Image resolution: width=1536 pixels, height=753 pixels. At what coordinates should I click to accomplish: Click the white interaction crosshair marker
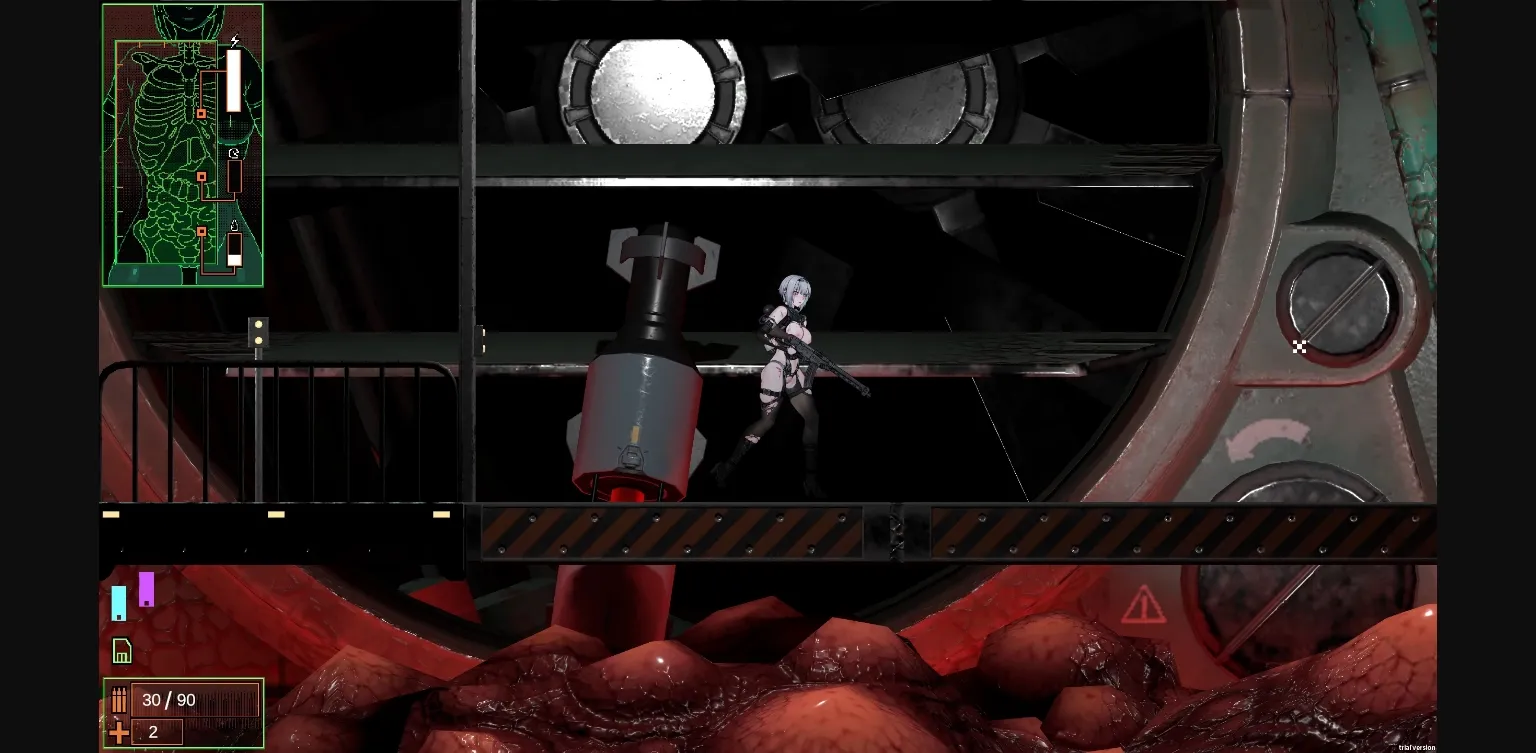[x=1300, y=347]
